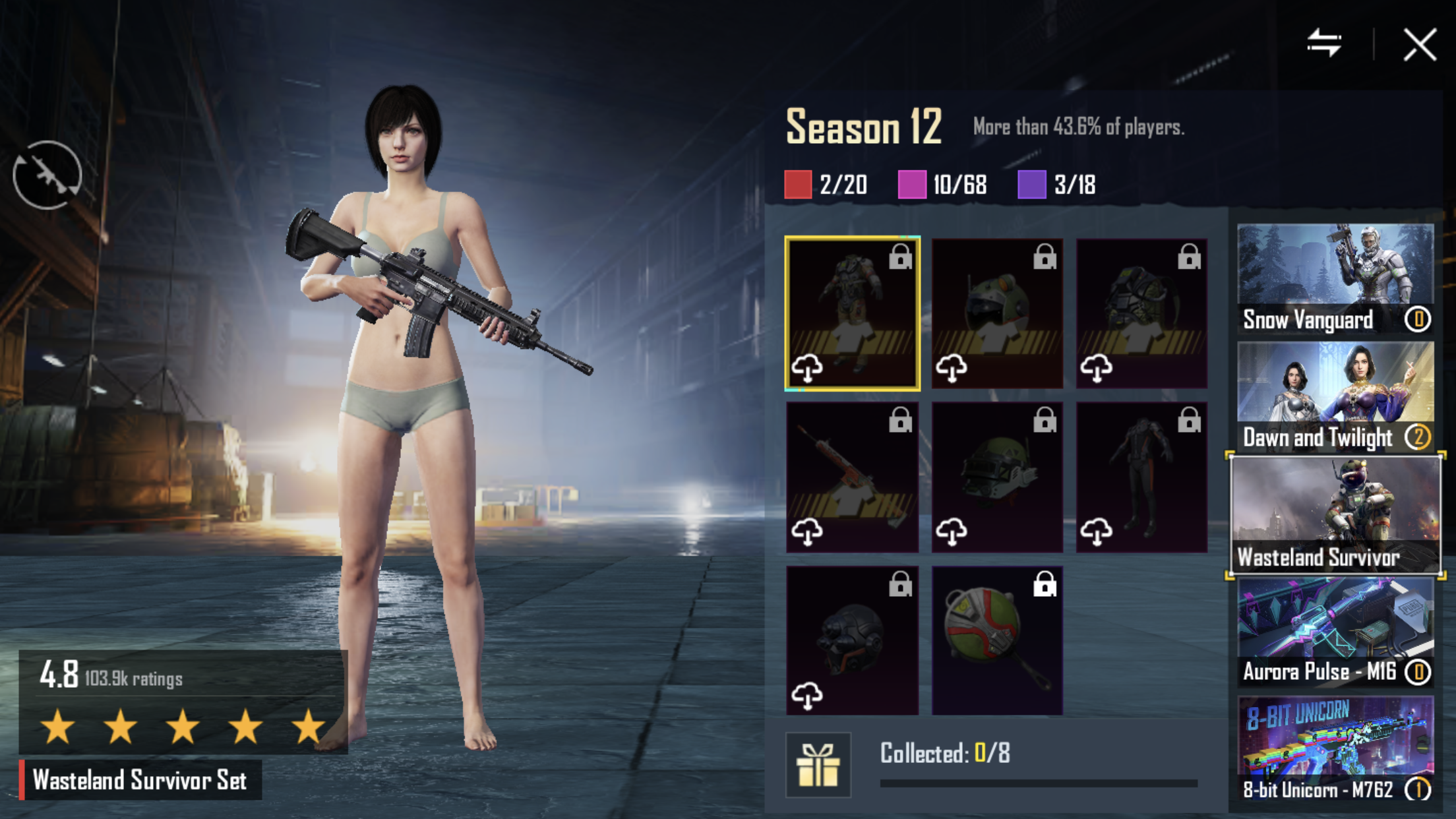The width and height of the screenshot is (1456, 819).
Task: Select the Snow Vanguard set thumbnail
Action: pyautogui.click(x=1335, y=278)
